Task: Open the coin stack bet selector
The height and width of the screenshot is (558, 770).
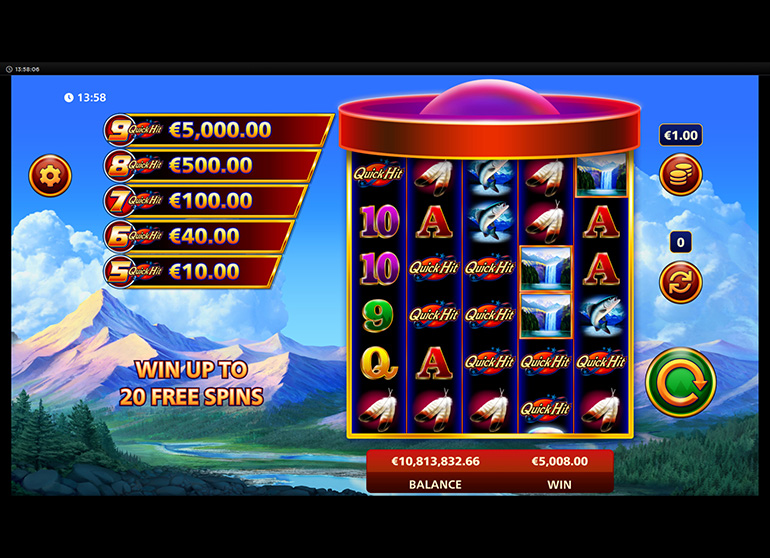Action: click(680, 175)
